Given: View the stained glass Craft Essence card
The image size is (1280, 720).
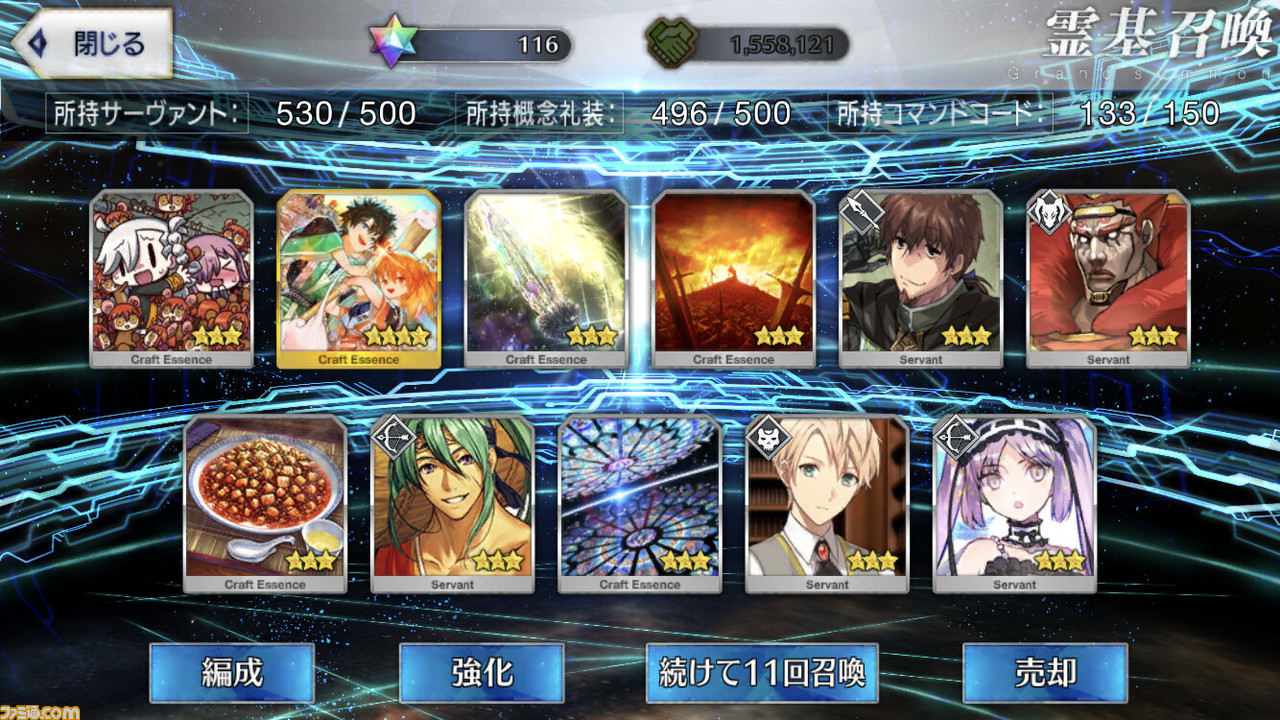Looking at the screenshot, I should pos(640,504).
